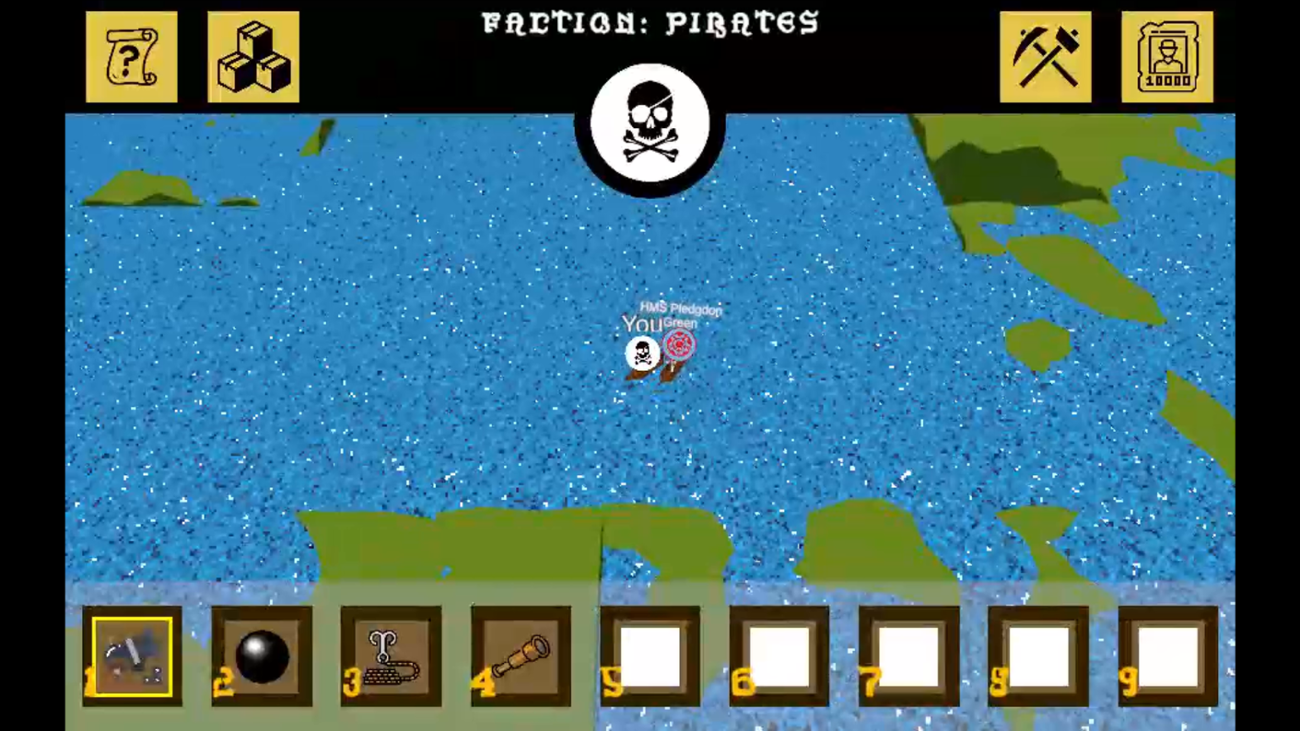Viewport: 1300px width, 731px height.
Task: Select empty hotbar slot 9
Action: pyautogui.click(x=1168, y=655)
